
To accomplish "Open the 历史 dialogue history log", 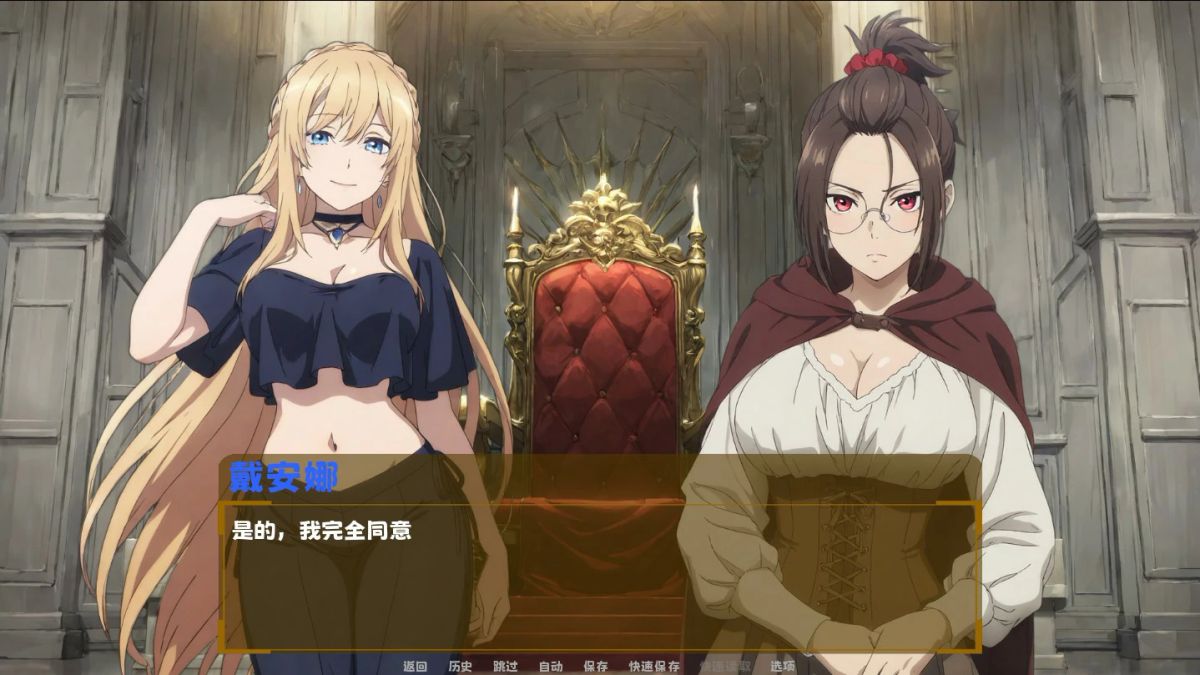I will tap(460, 666).
